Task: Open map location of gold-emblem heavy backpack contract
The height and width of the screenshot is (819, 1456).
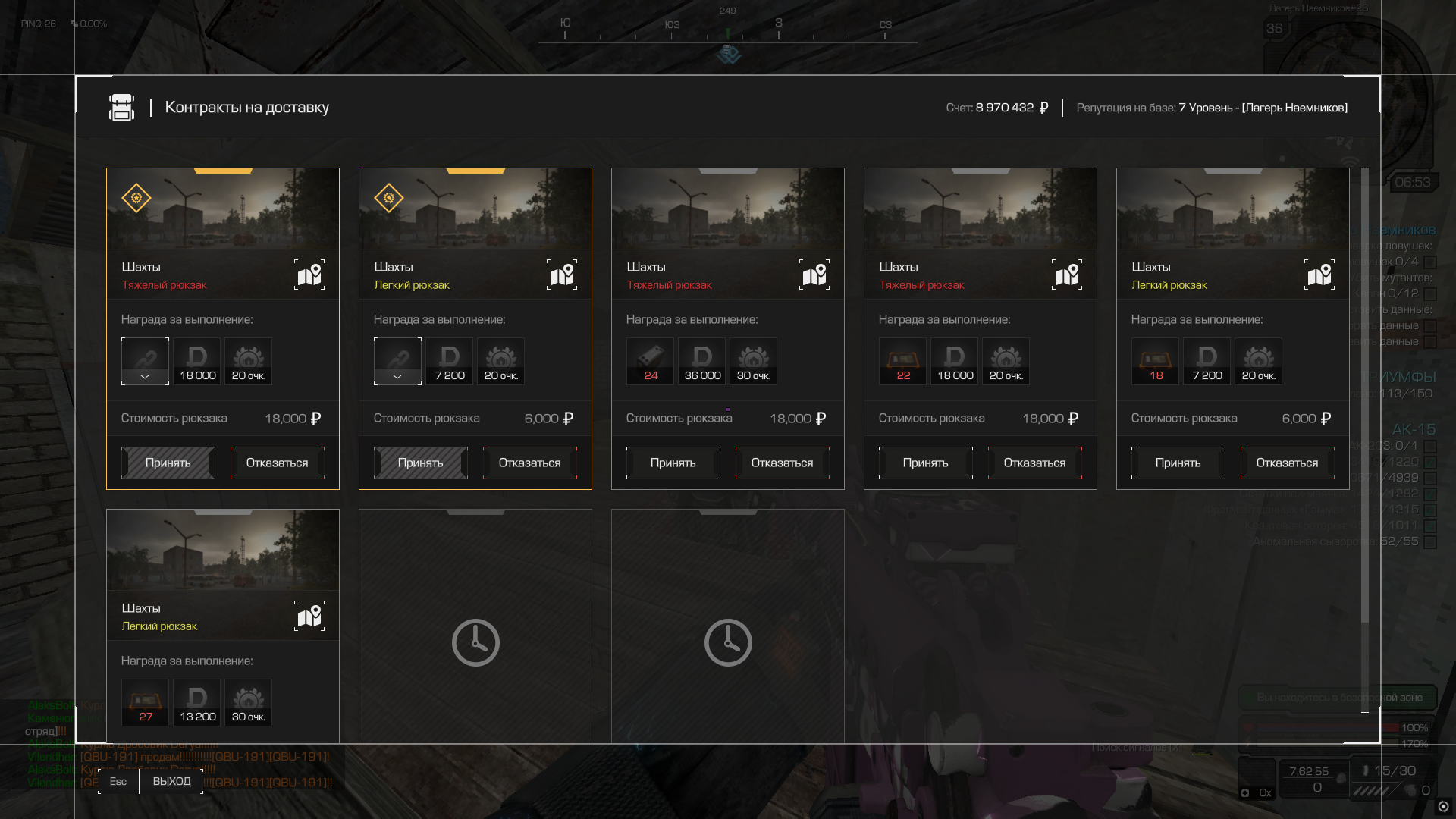Action: [x=309, y=275]
